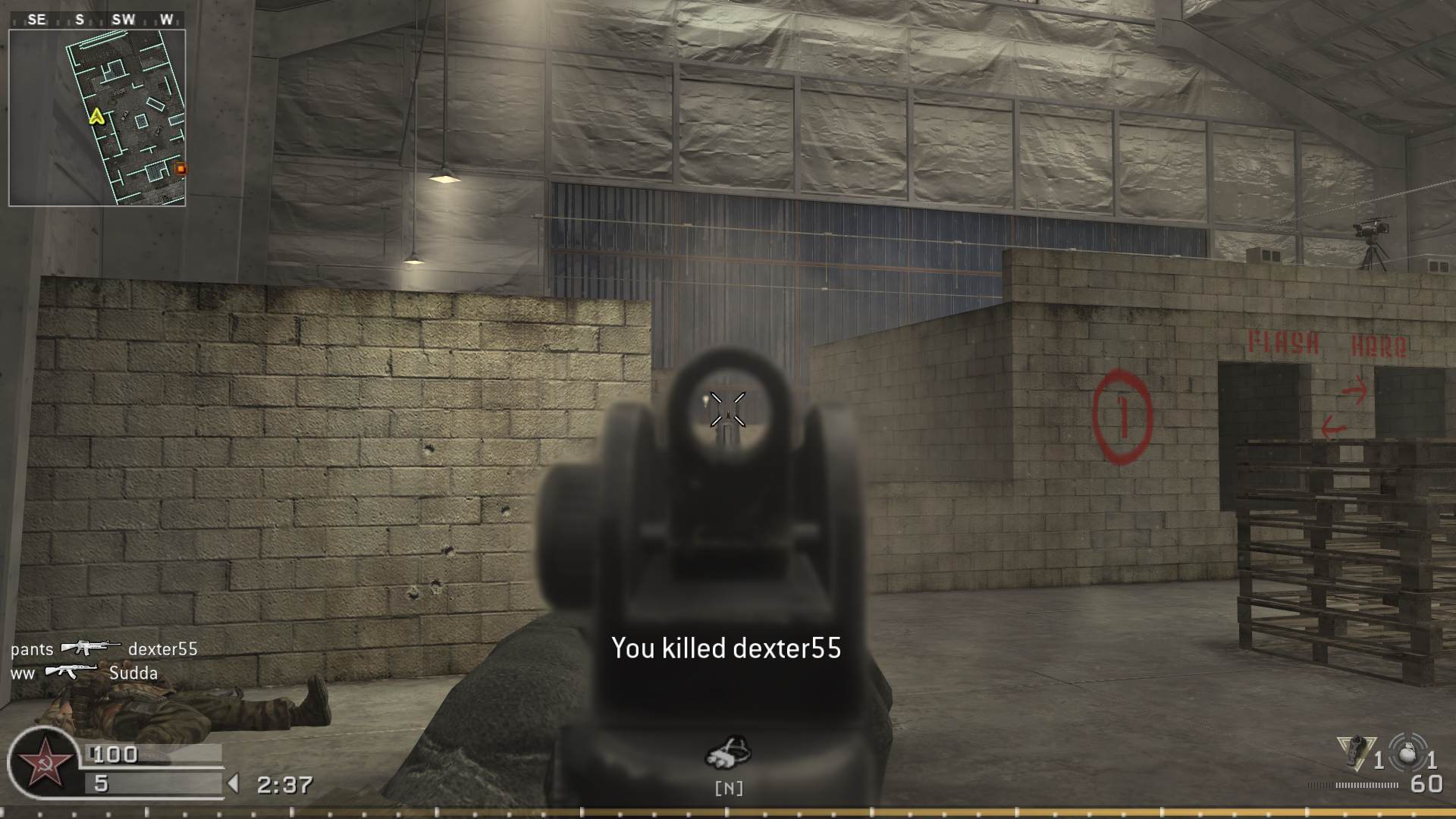Select the flashbang grenade icon

point(1354,752)
